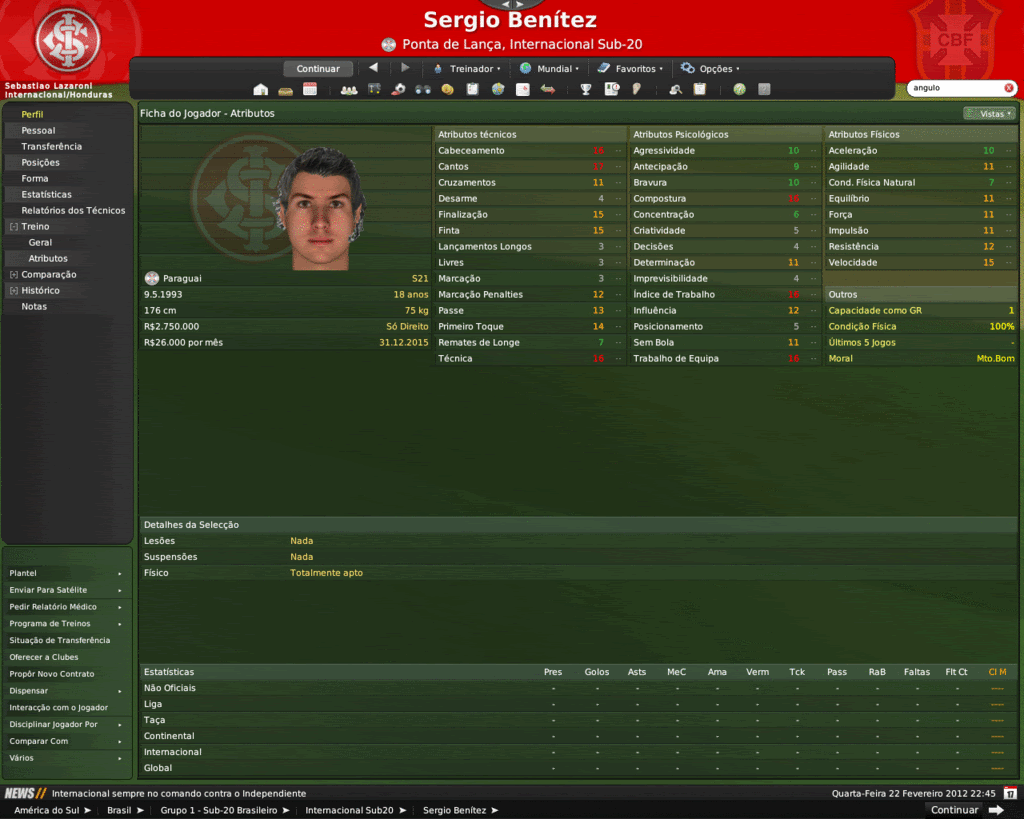Open the Mundial dropdown menu
1024x819 pixels.
point(549,69)
